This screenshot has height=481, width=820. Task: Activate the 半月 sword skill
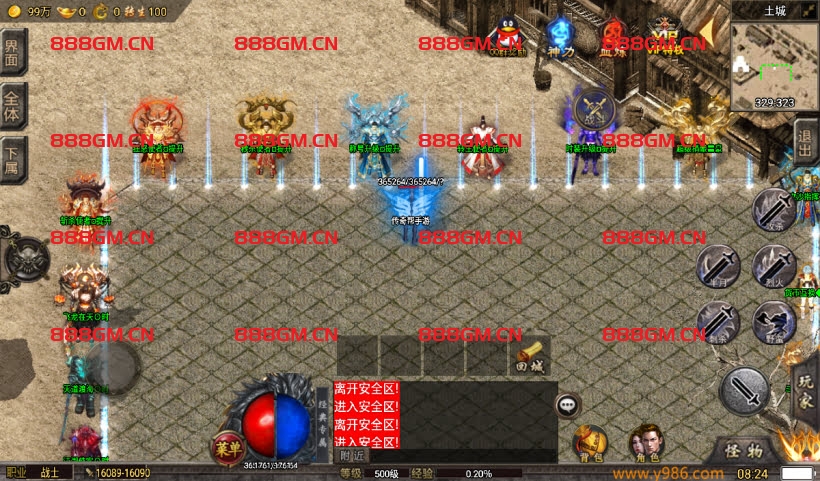point(717,266)
